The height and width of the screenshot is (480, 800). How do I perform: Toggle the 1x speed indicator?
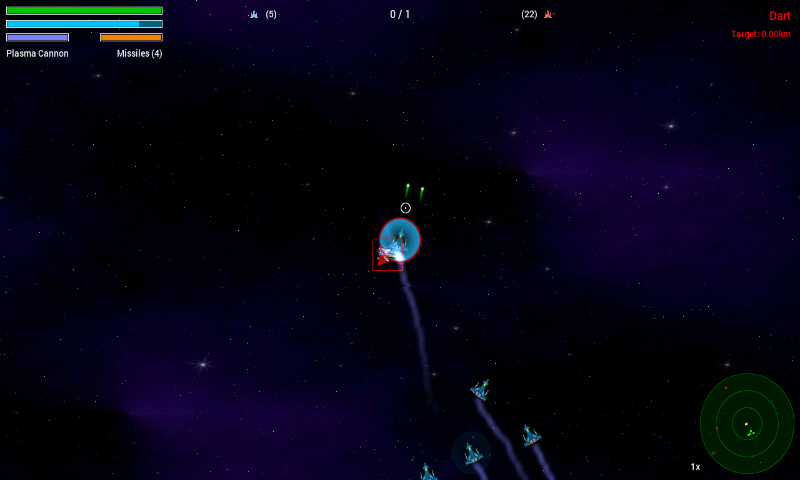click(695, 467)
